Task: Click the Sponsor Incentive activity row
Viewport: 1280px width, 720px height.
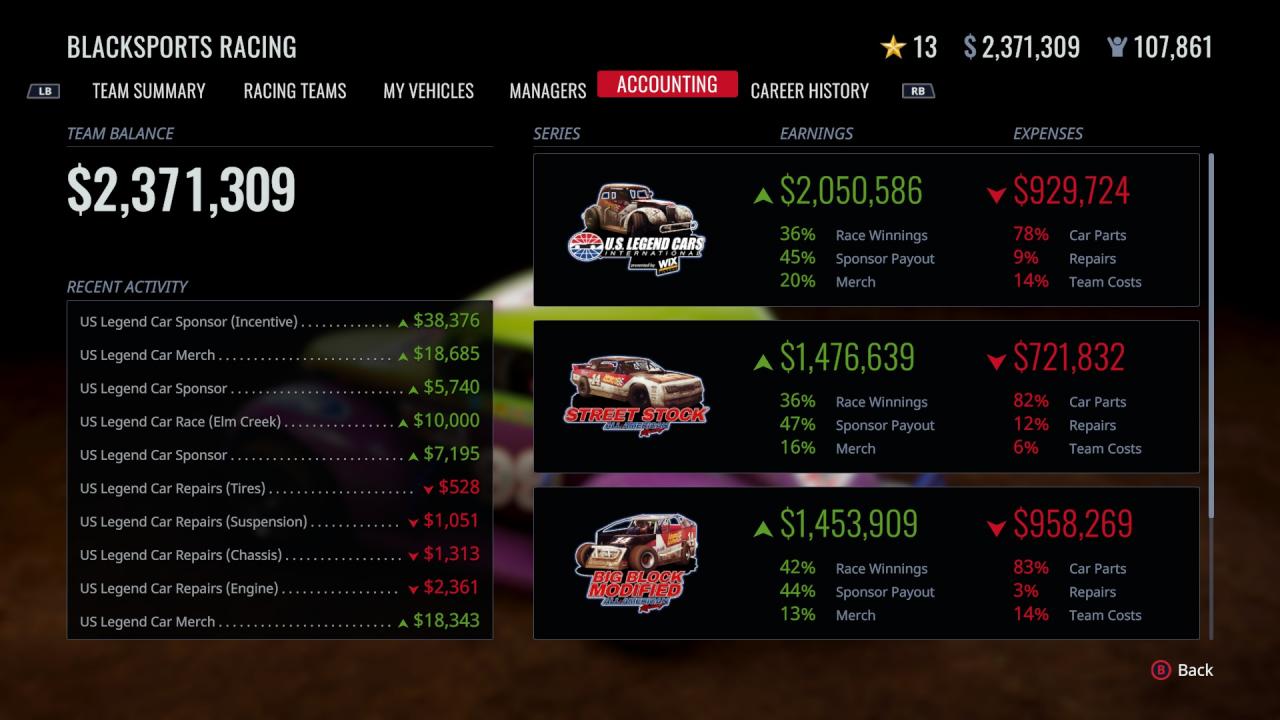Action: click(x=280, y=321)
